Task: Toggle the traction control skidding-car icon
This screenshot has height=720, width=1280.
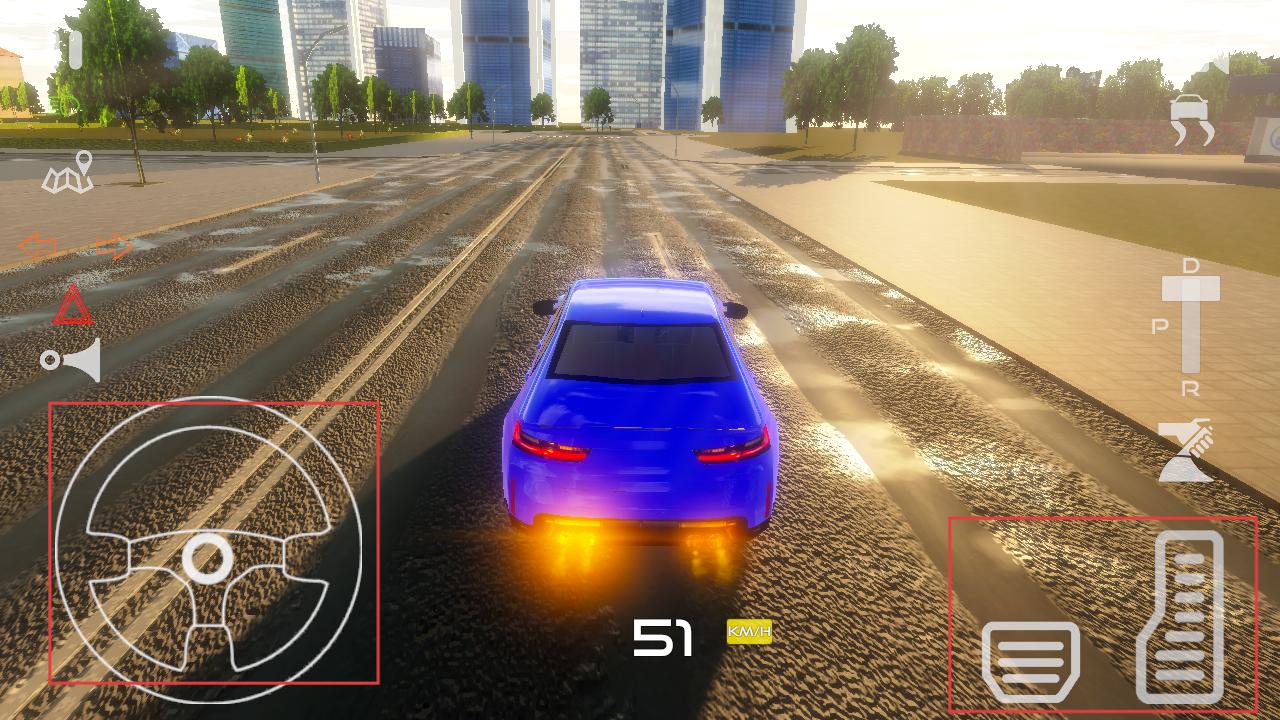Action: (x=1192, y=121)
